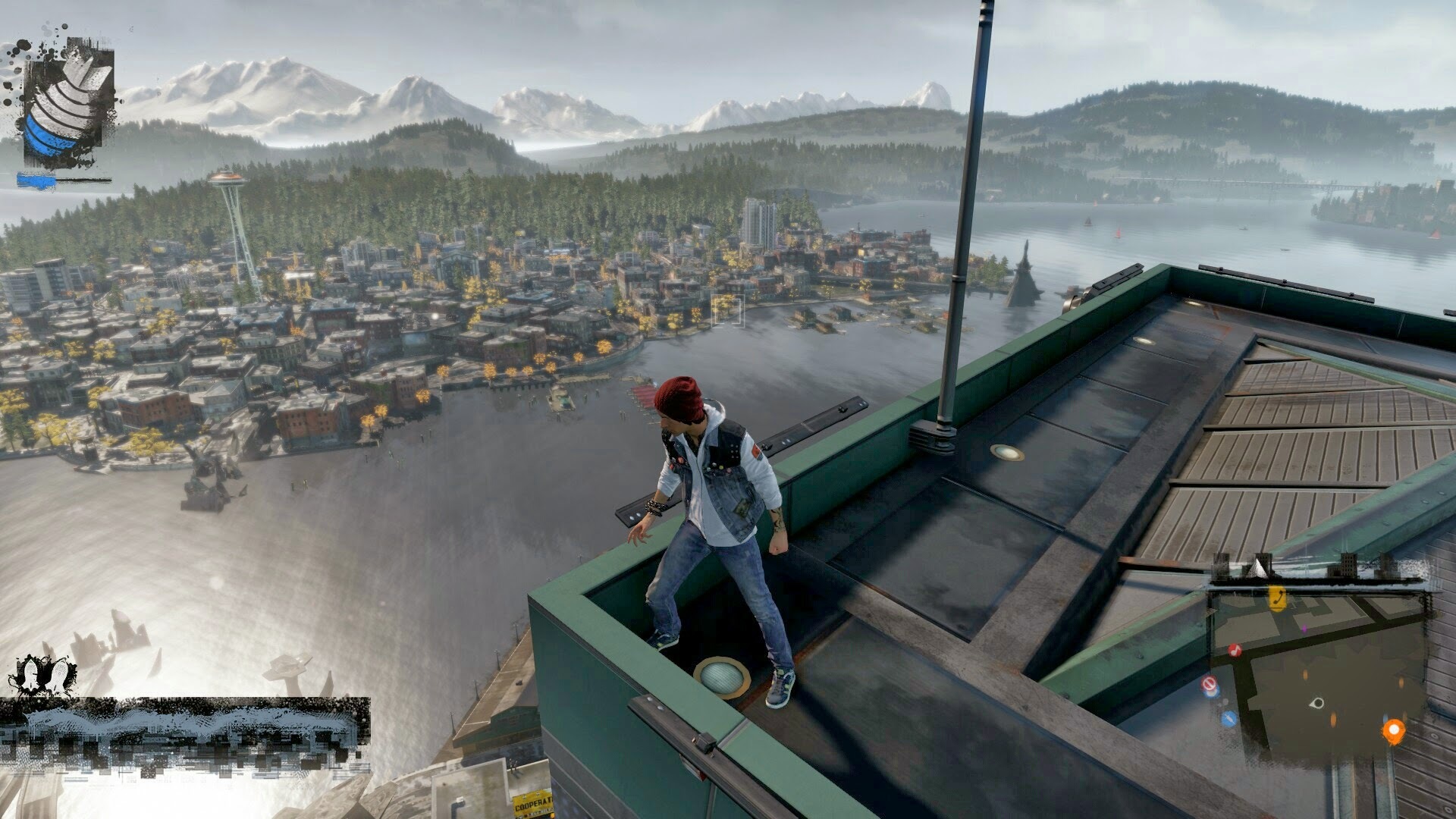Open the smoke power meter icon
1456x819 pixels.
coord(68,106)
